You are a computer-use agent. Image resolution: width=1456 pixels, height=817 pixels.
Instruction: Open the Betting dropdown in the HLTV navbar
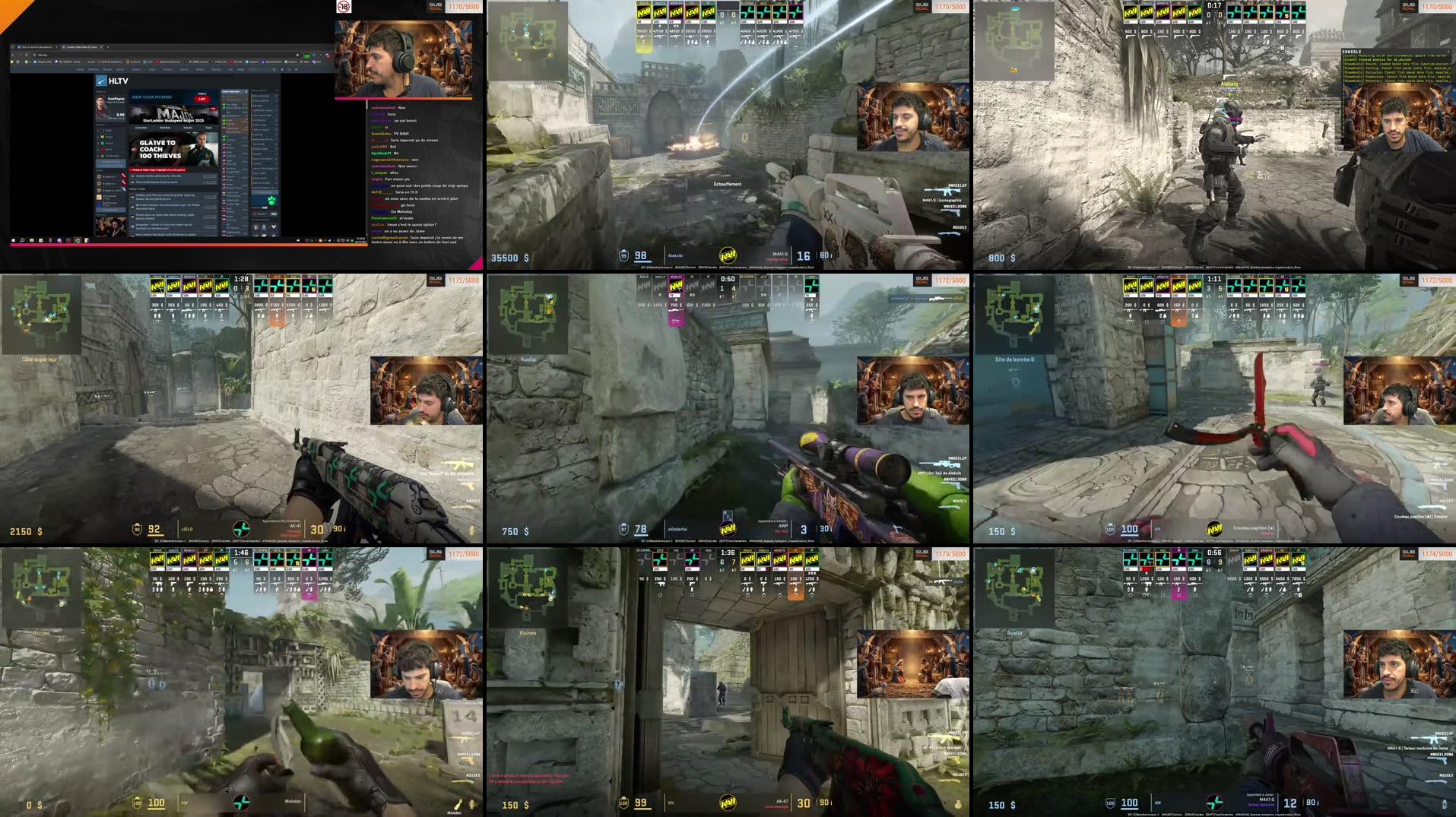217,70
